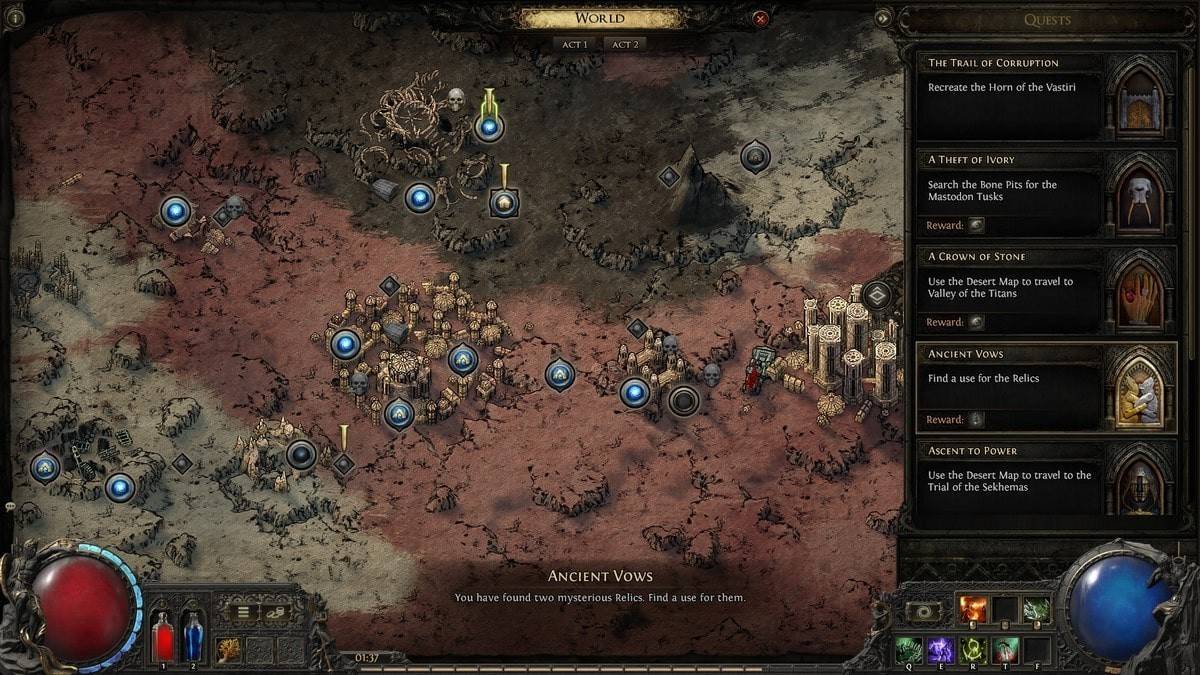Switch to the Act 2 map tab

point(625,44)
